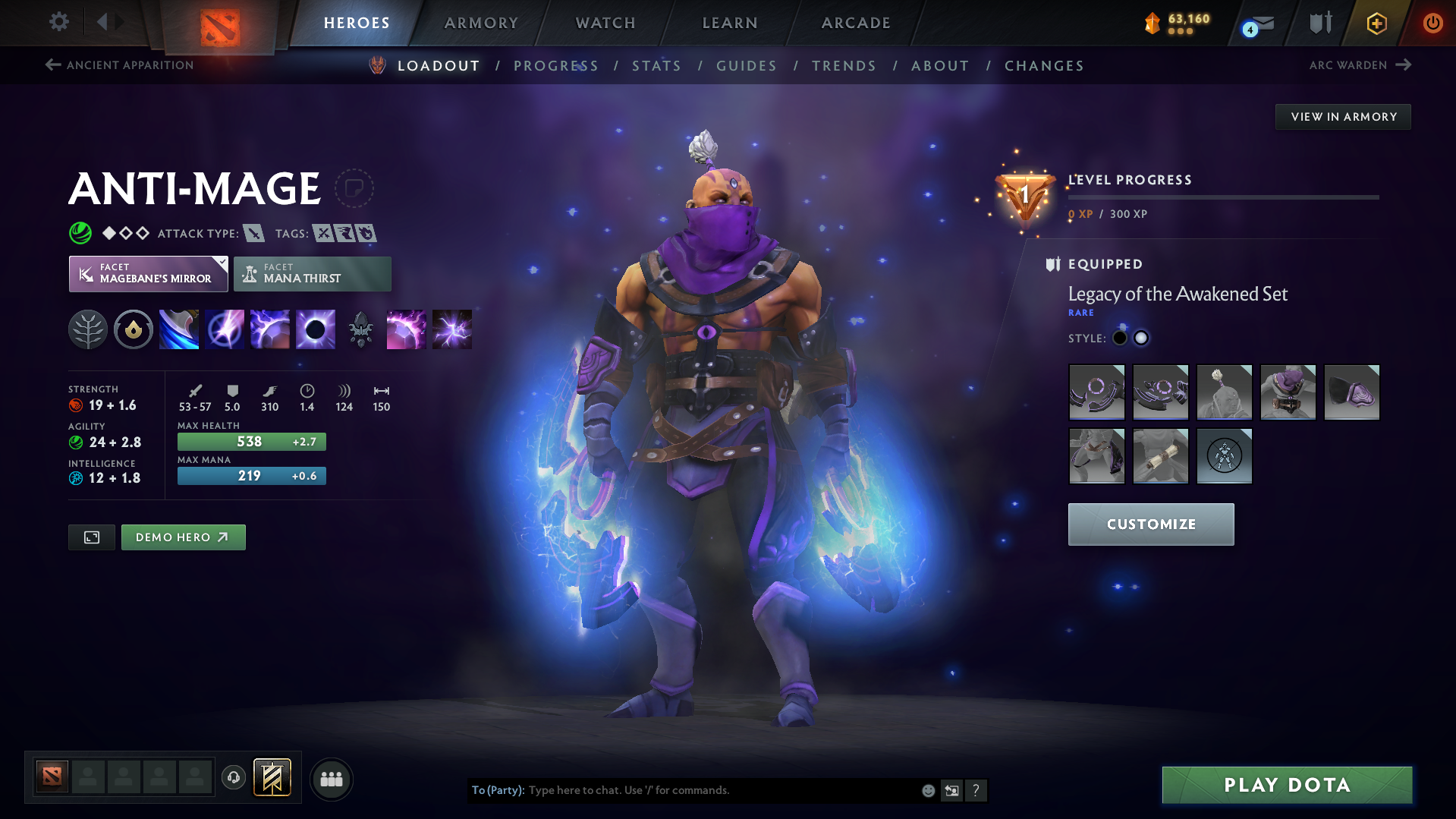1456x819 pixels.
Task: Open the settings gear icon
Action: (58, 22)
